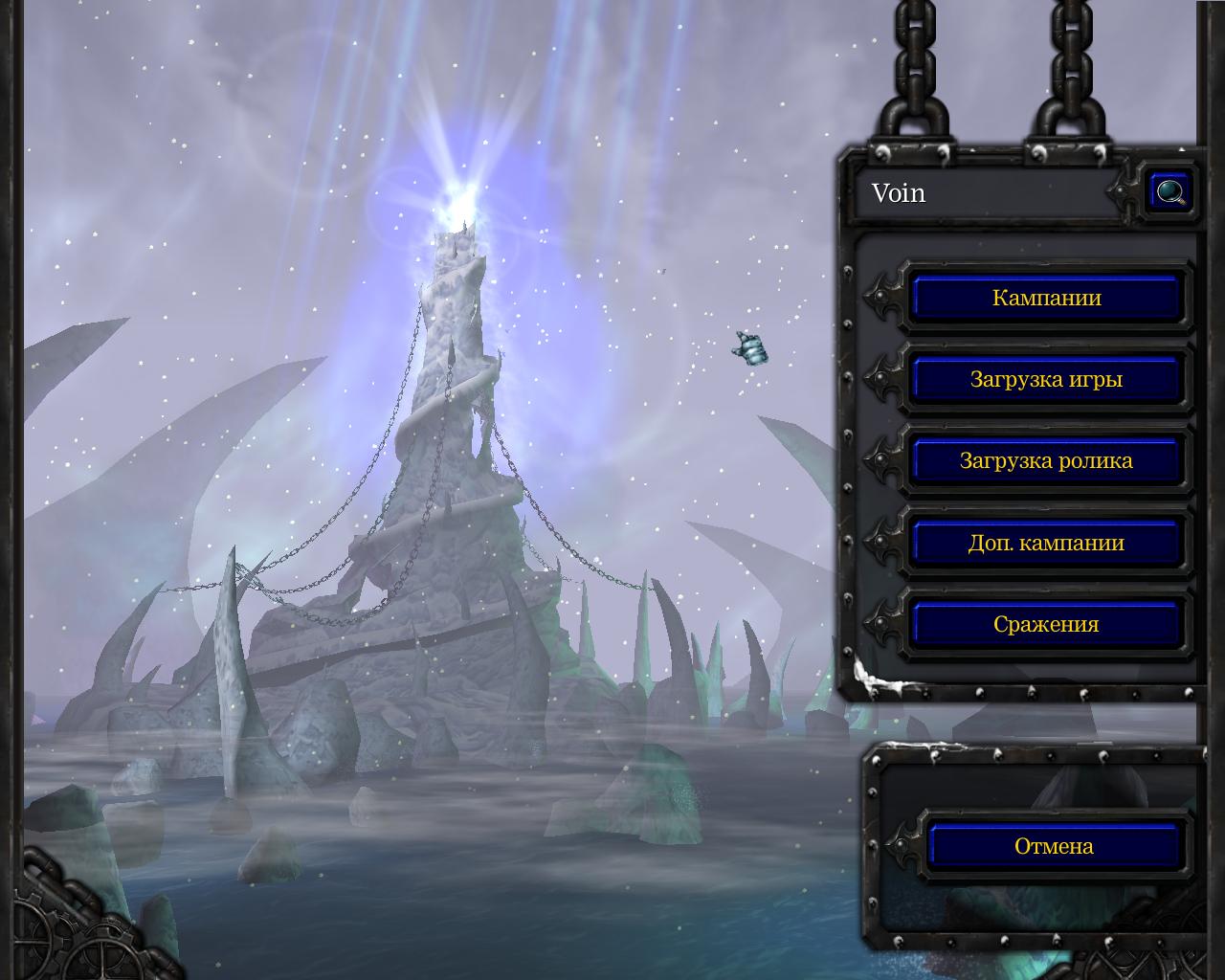Choose Загрузка игры to load a save
The height and width of the screenshot is (980, 1225).
(x=1046, y=379)
